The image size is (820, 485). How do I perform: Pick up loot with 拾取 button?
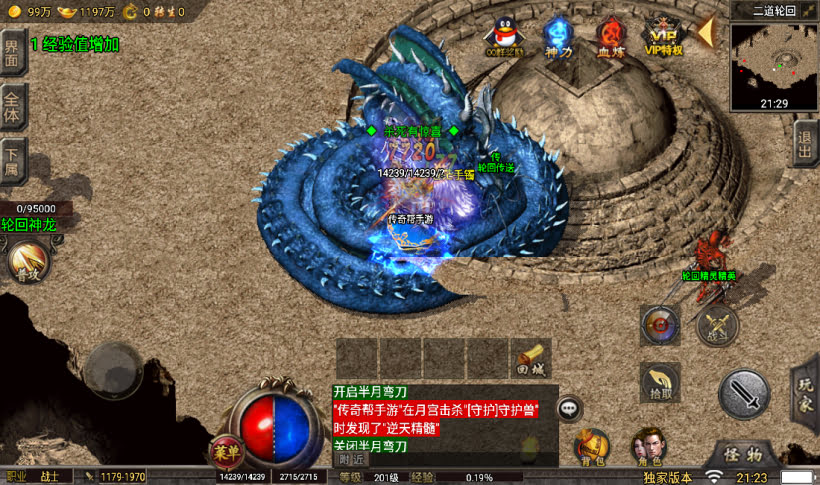click(660, 382)
